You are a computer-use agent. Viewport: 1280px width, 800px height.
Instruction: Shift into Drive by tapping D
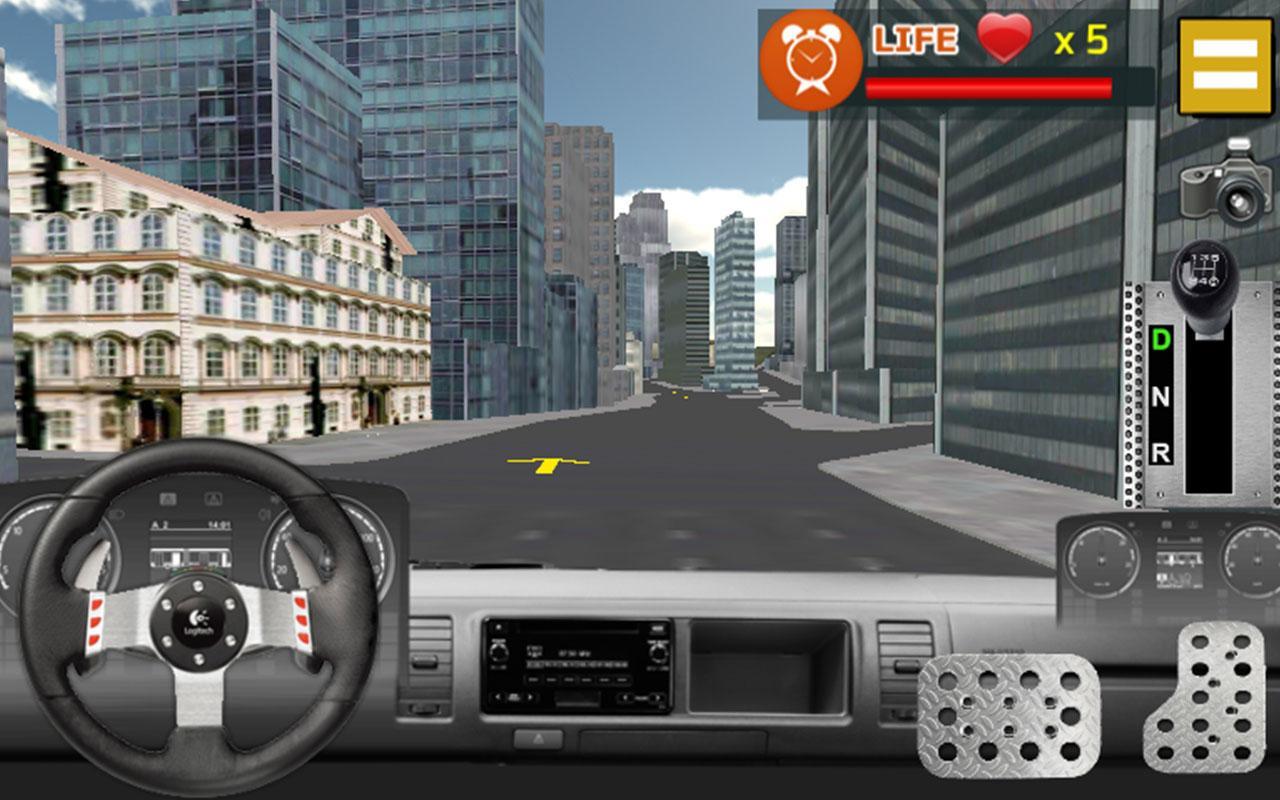point(1160,340)
